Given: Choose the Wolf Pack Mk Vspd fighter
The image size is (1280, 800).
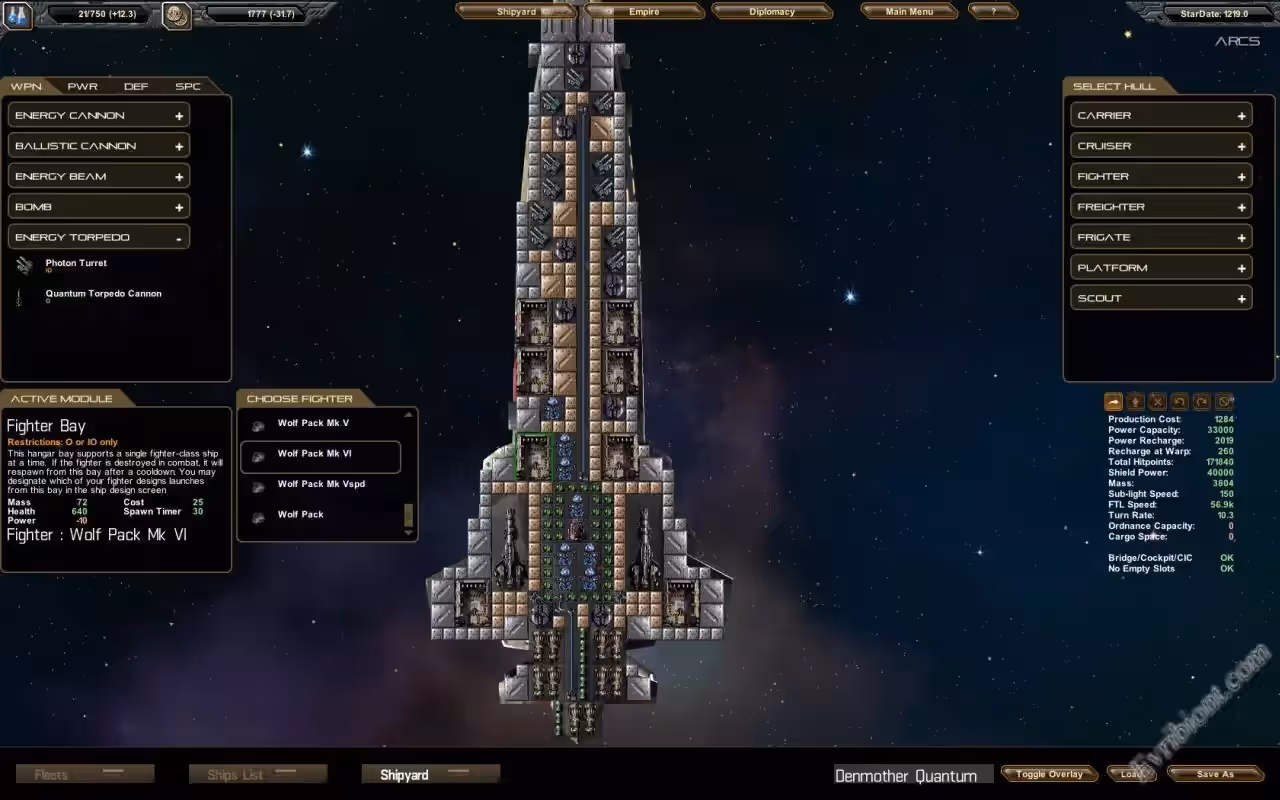Looking at the screenshot, I should pyautogui.click(x=320, y=485).
